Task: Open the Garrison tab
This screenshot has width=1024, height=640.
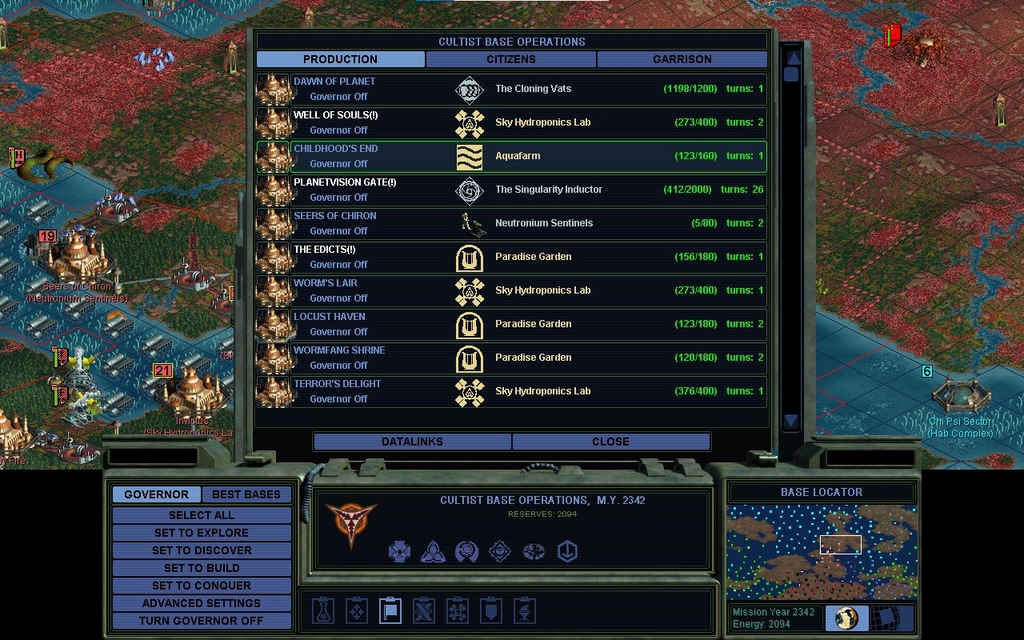Action: click(682, 59)
